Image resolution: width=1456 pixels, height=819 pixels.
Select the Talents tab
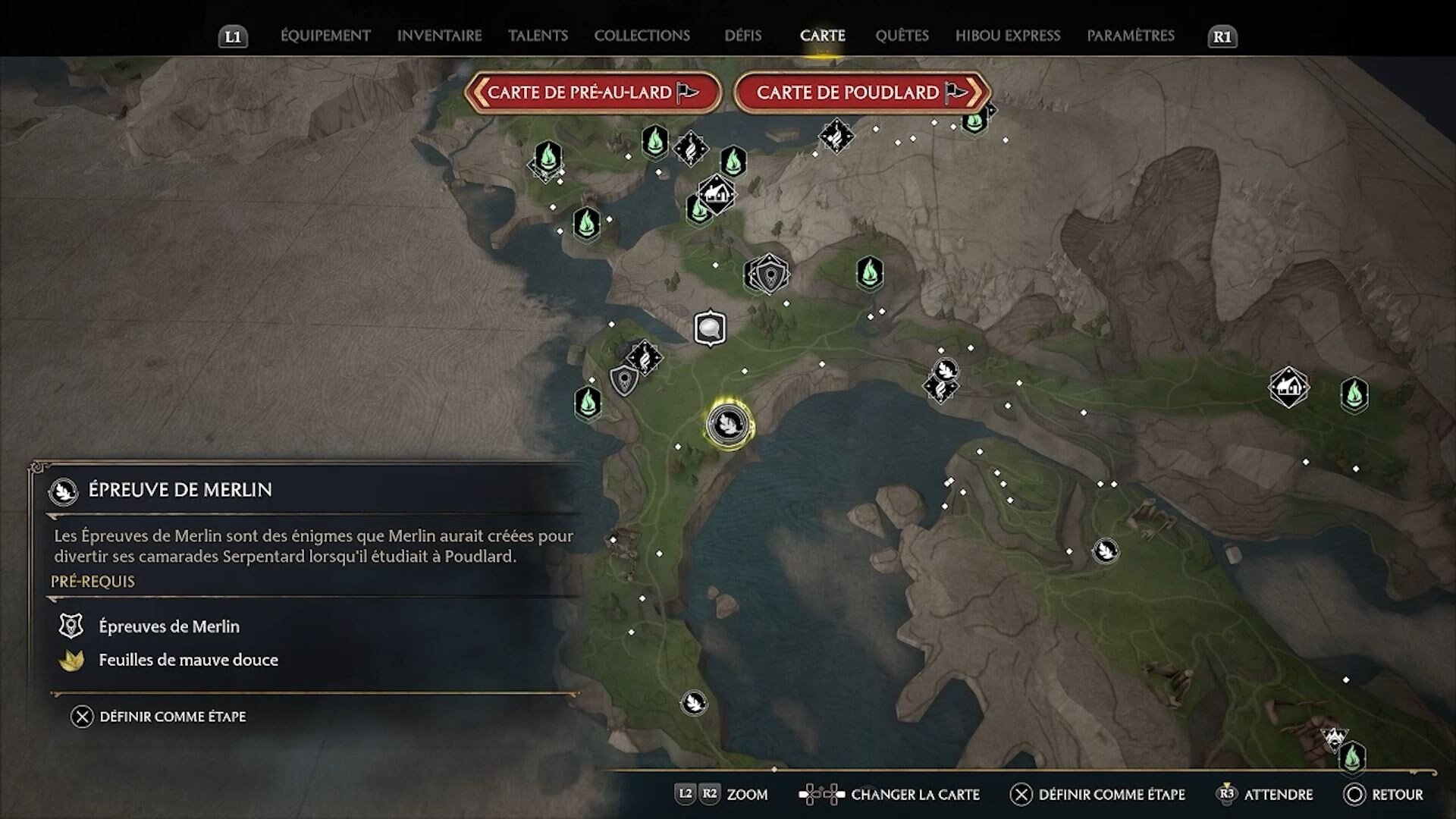pyautogui.click(x=538, y=36)
